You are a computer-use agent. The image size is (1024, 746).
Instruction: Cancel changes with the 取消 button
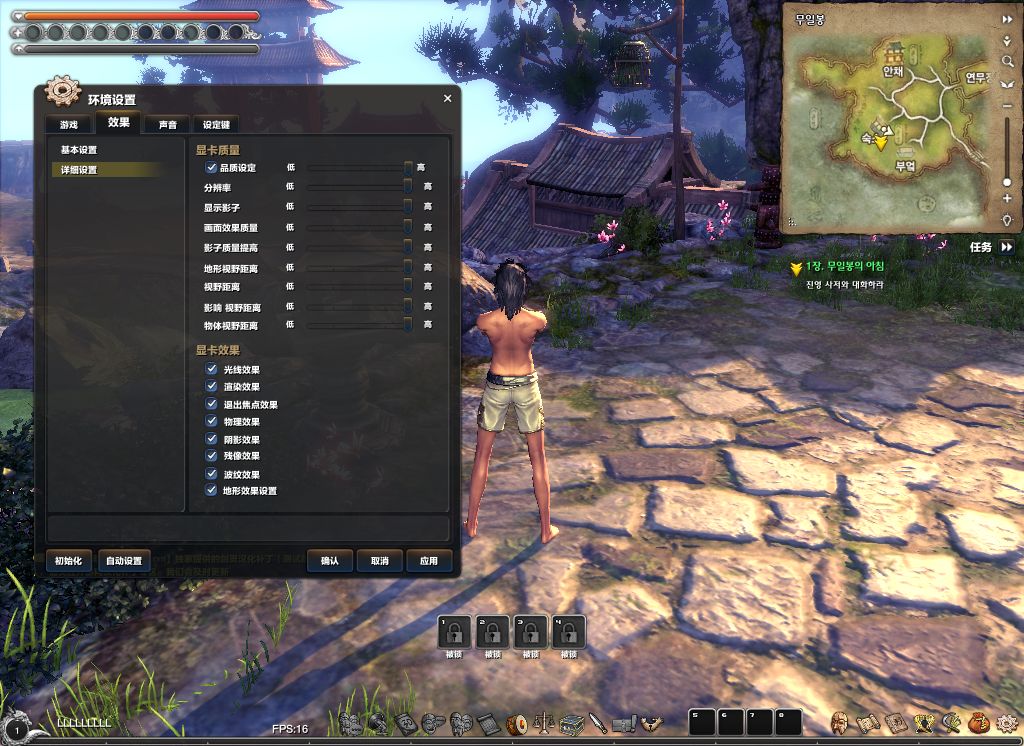379,561
